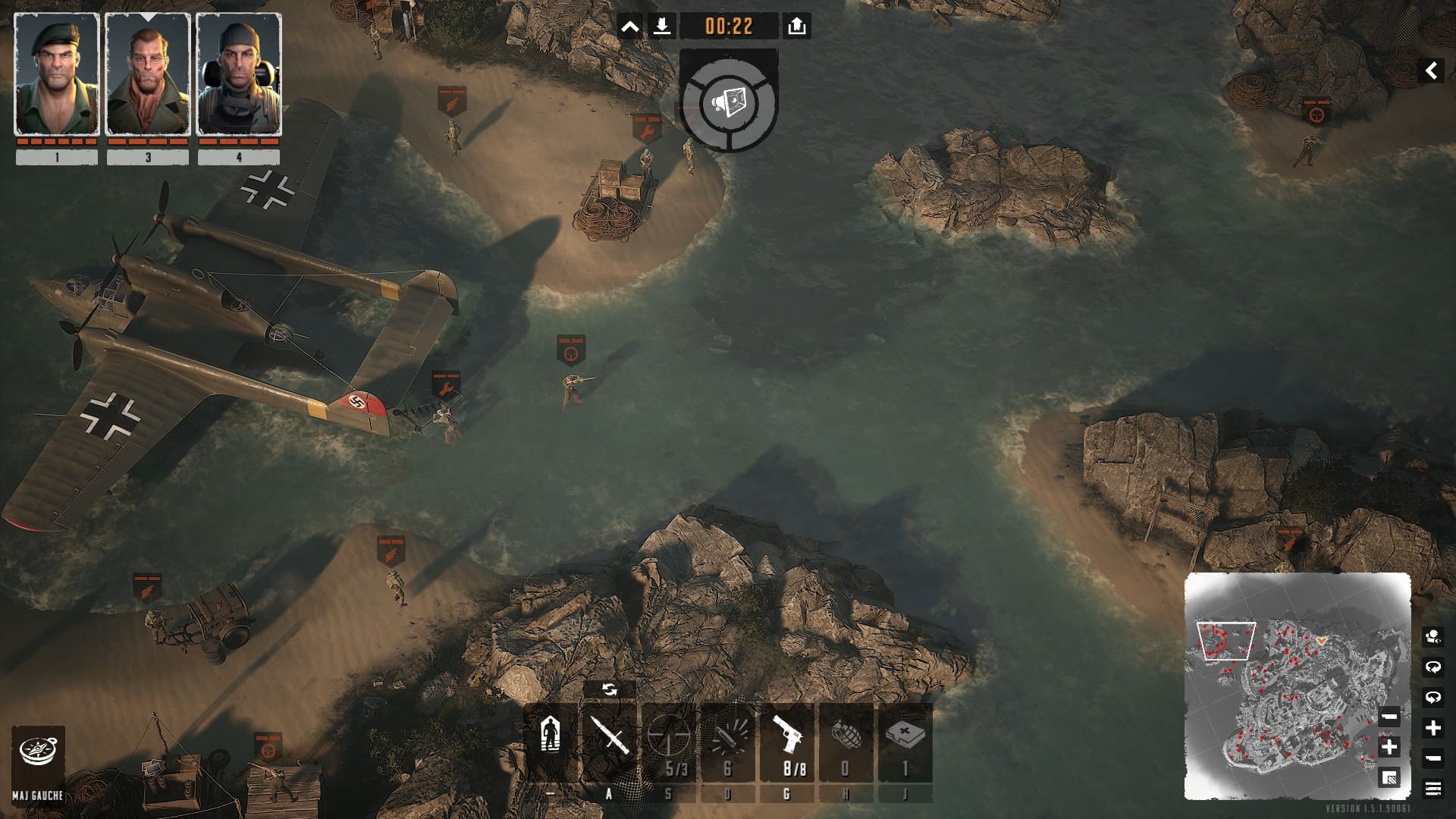Click the quick save download-arrow button
The image size is (1456, 819).
(661, 27)
